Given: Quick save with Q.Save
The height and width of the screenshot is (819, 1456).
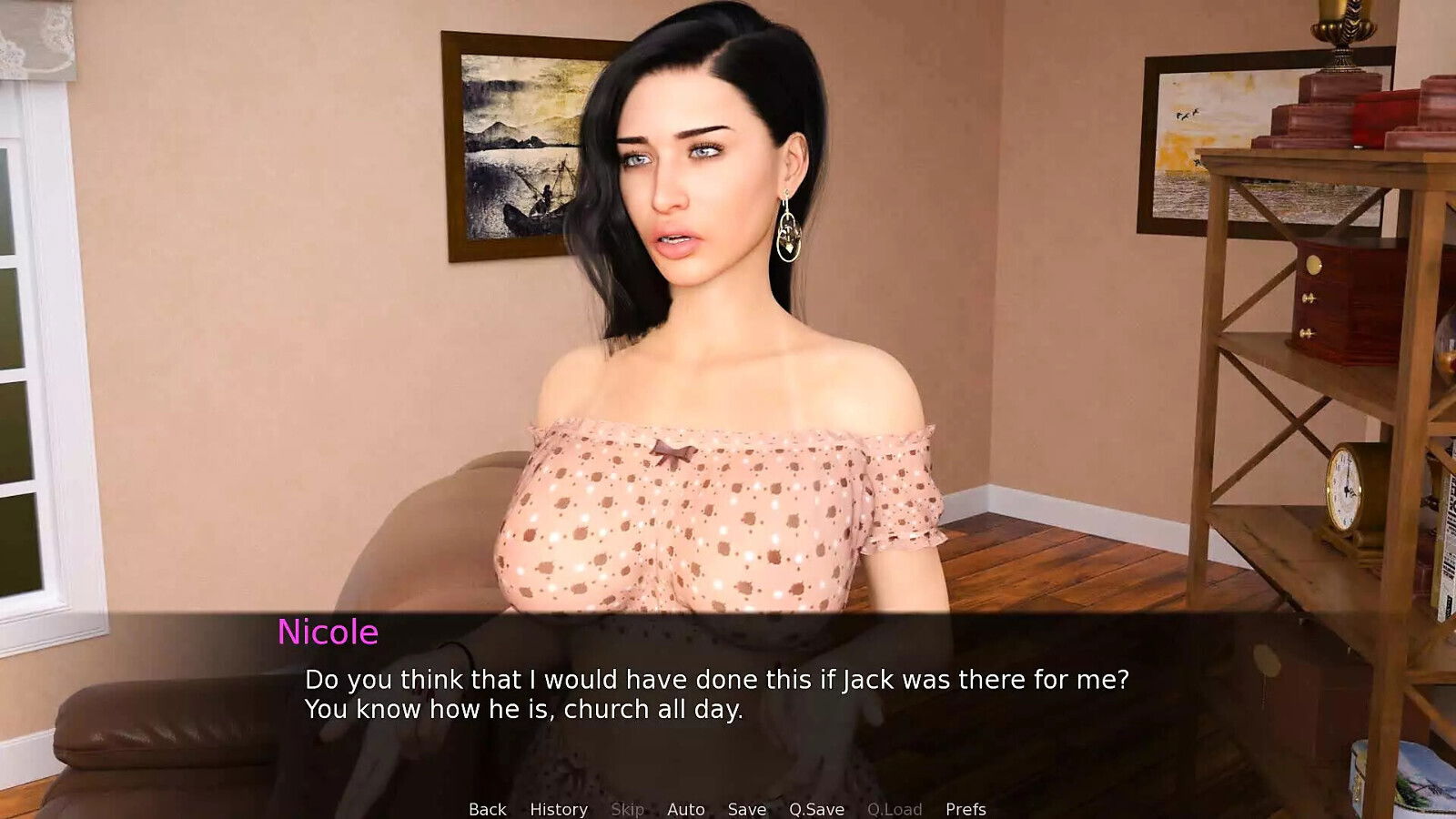Looking at the screenshot, I should pyautogui.click(x=816, y=809).
